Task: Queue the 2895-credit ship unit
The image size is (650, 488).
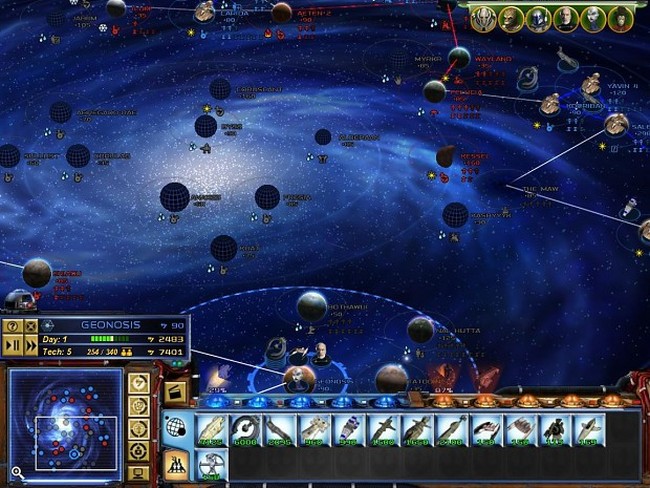Action: coord(279,428)
